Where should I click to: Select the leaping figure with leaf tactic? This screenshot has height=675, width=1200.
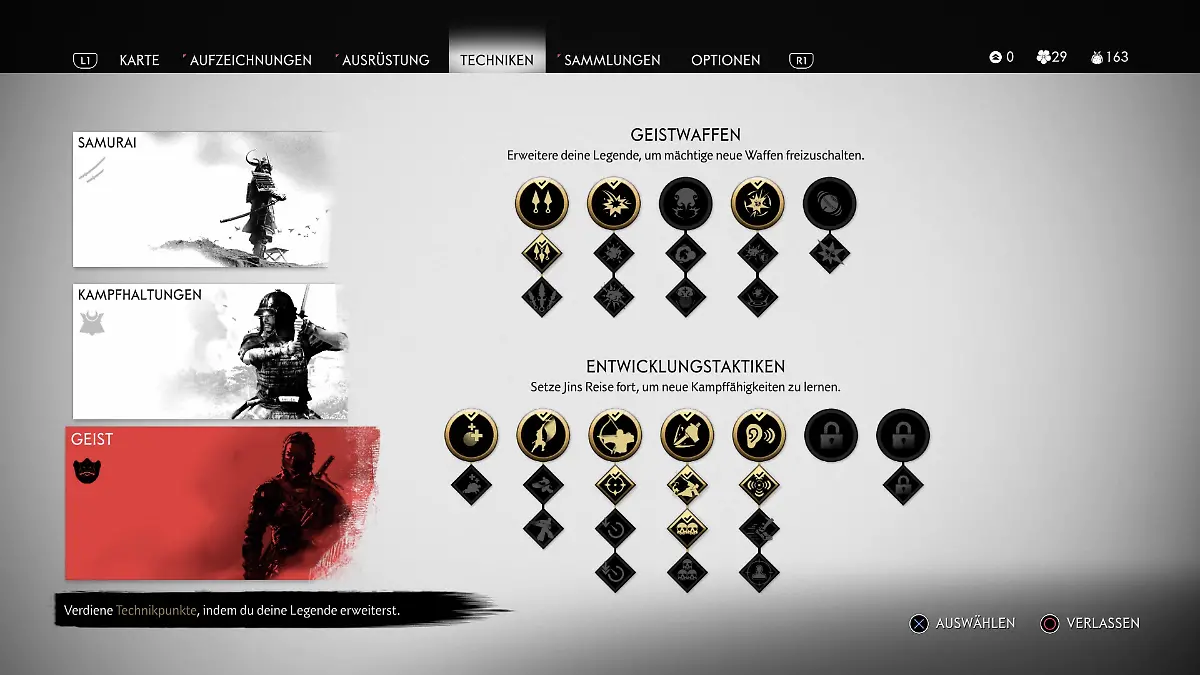pos(543,435)
